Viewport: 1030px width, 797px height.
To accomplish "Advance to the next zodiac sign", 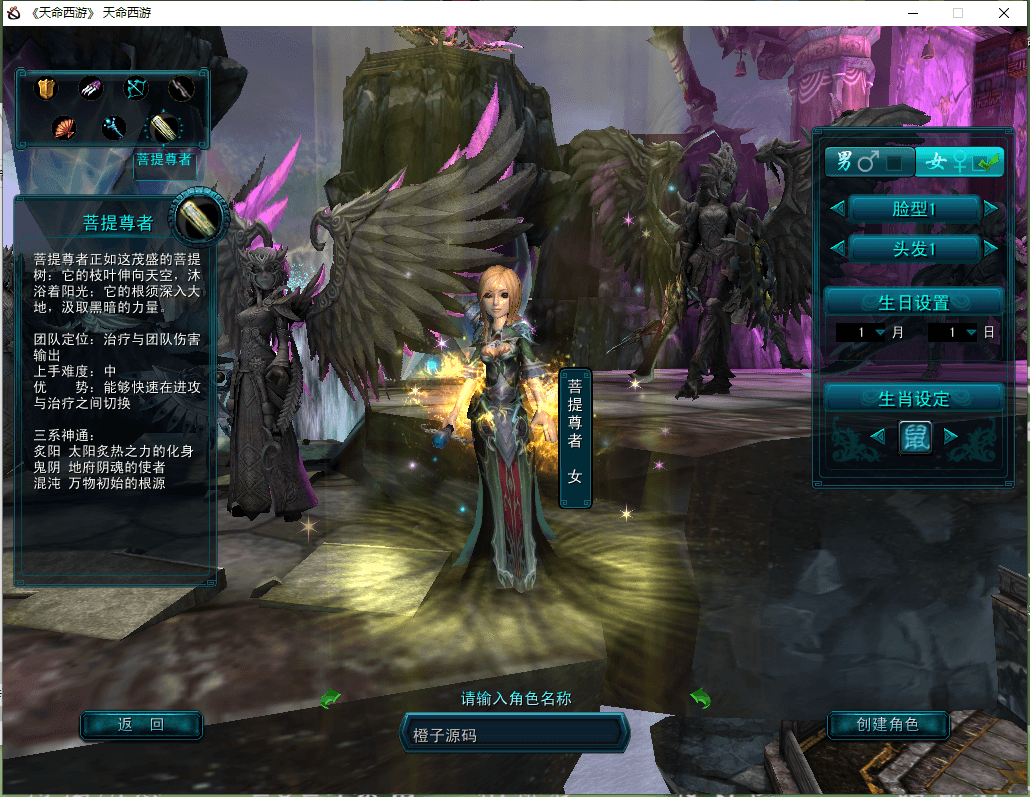I will coord(951,436).
